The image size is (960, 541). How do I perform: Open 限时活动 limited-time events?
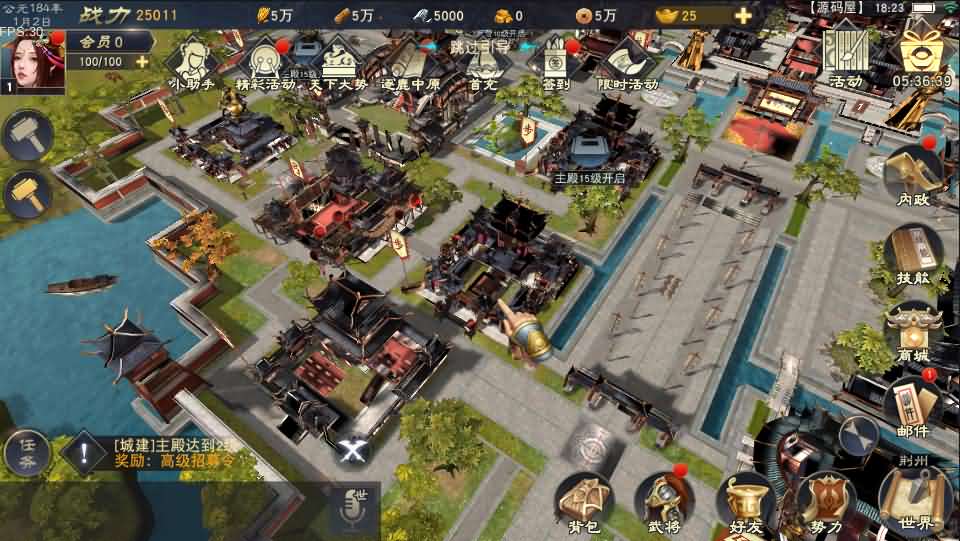(x=627, y=62)
